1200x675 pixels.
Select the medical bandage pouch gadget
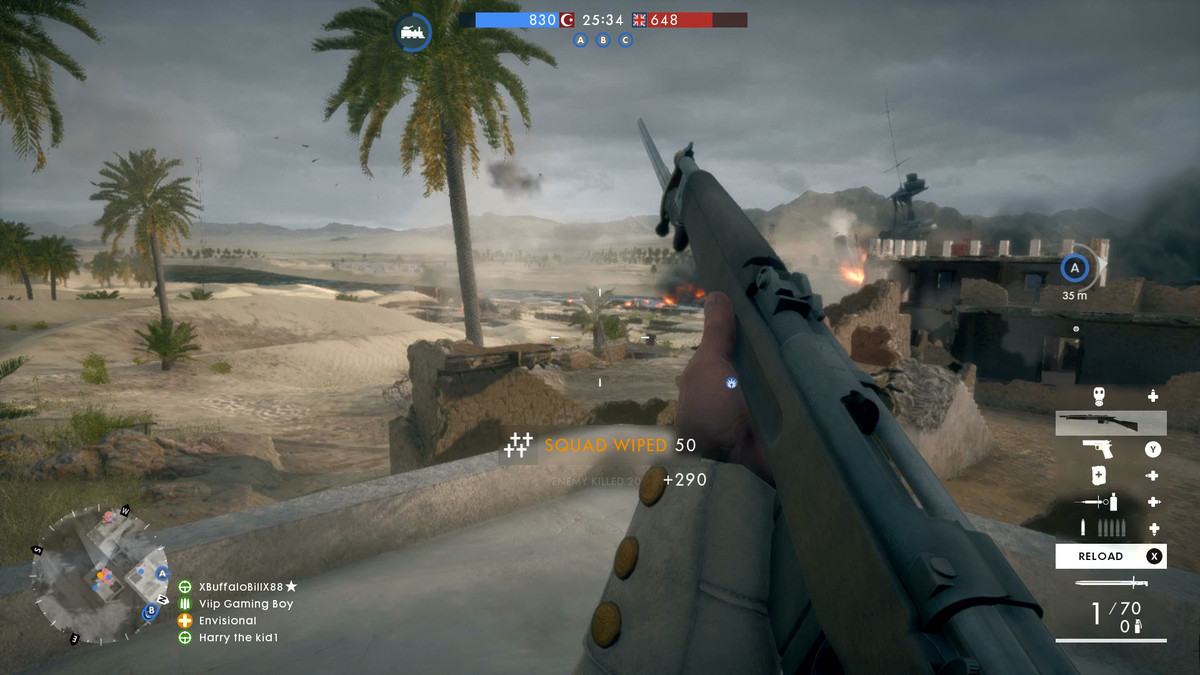click(x=1098, y=476)
